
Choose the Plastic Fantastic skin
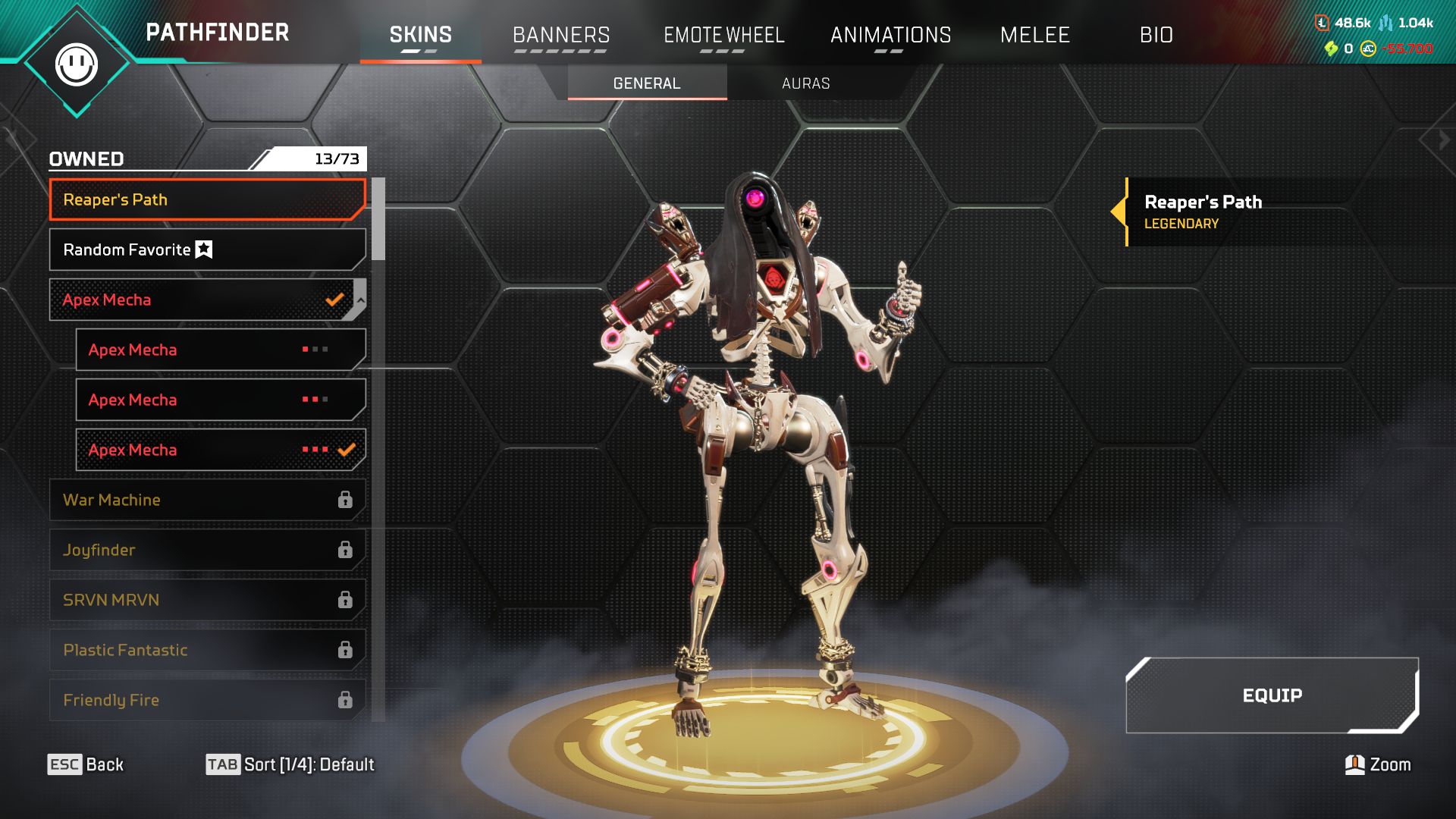point(206,650)
